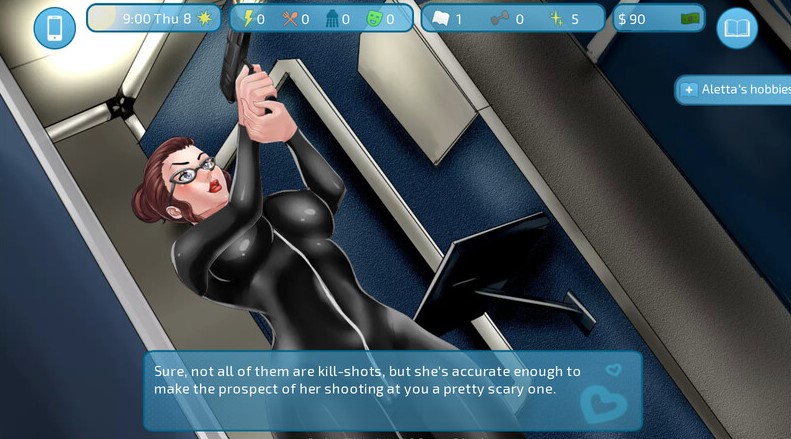
Task: Select the money $ 90 panel
Action: tap(658, 19)
